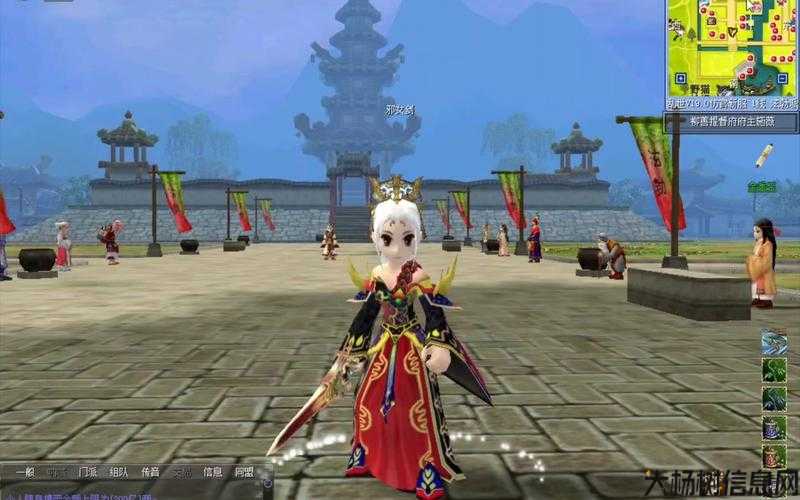Open the paper scroll icon
Screen dimensions: 800x500
(764, 154)
